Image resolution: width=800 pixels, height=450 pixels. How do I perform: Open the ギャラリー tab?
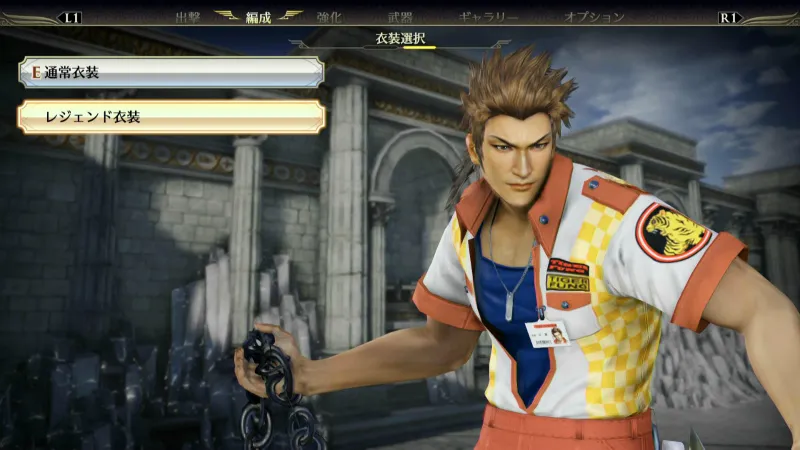point(488,17)
